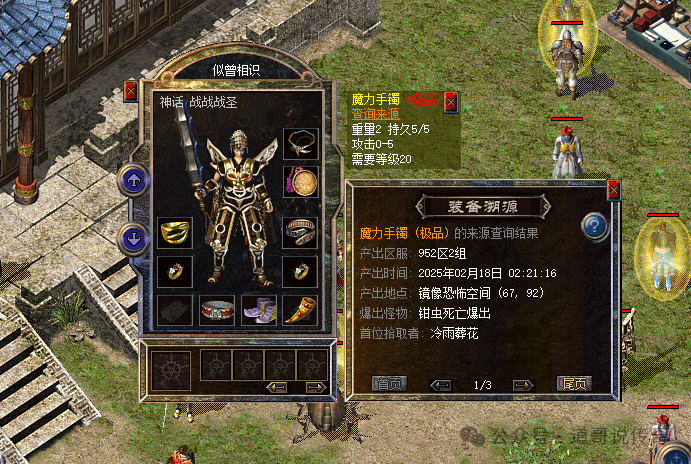Select the golden bracelet slot
Viewport: 691px width, 464px height.
click(x=175, y=232)
